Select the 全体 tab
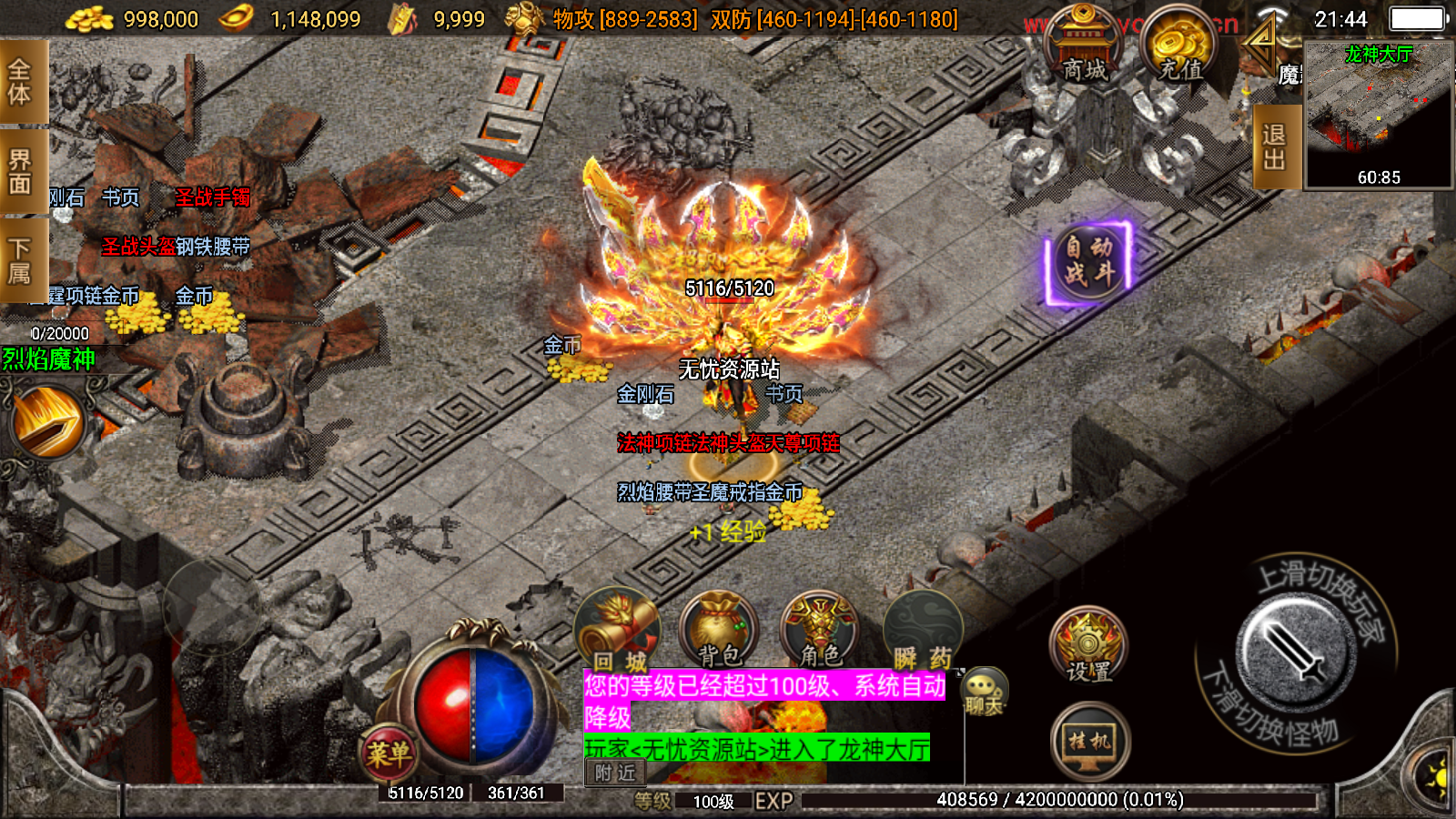Image resolution: width=1456 pixels, height=819 pixels. (x=20, y=81)
